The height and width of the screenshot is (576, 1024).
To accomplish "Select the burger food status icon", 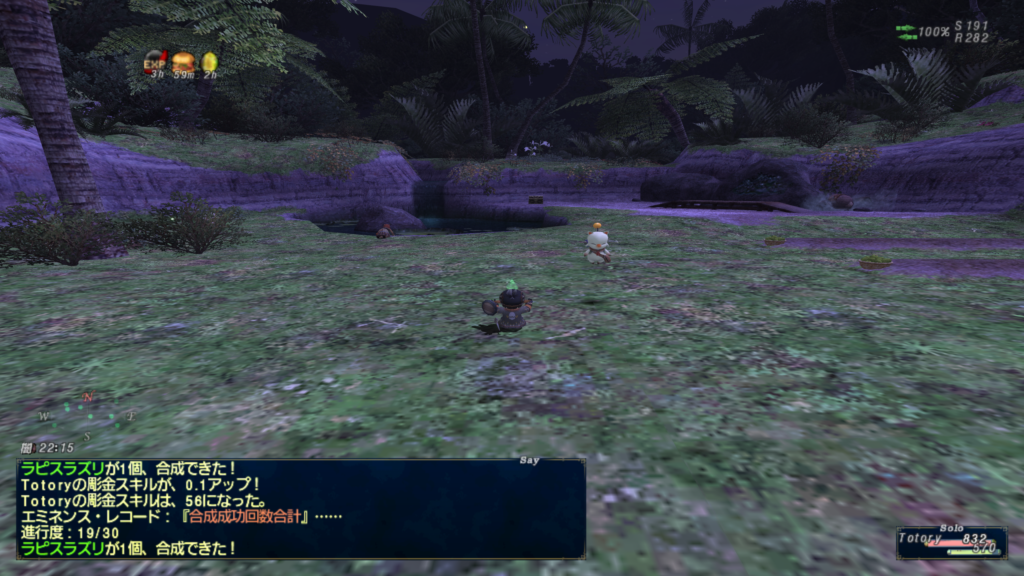I will coord(183,62).
